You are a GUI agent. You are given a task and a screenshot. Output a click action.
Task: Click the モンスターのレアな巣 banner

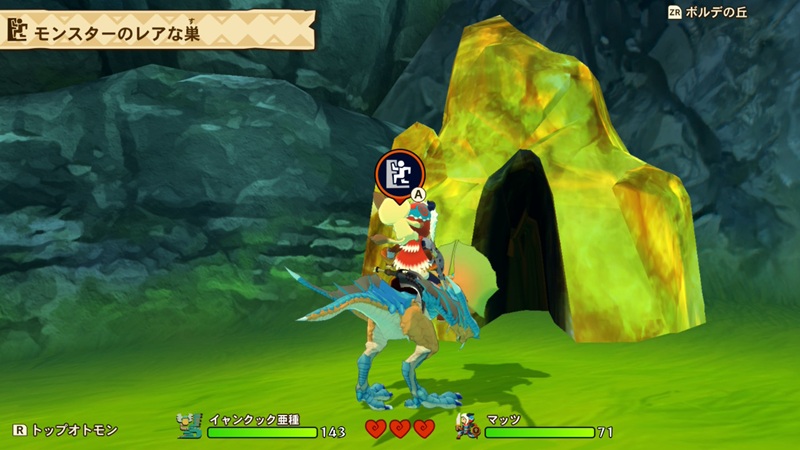[150, 30]
